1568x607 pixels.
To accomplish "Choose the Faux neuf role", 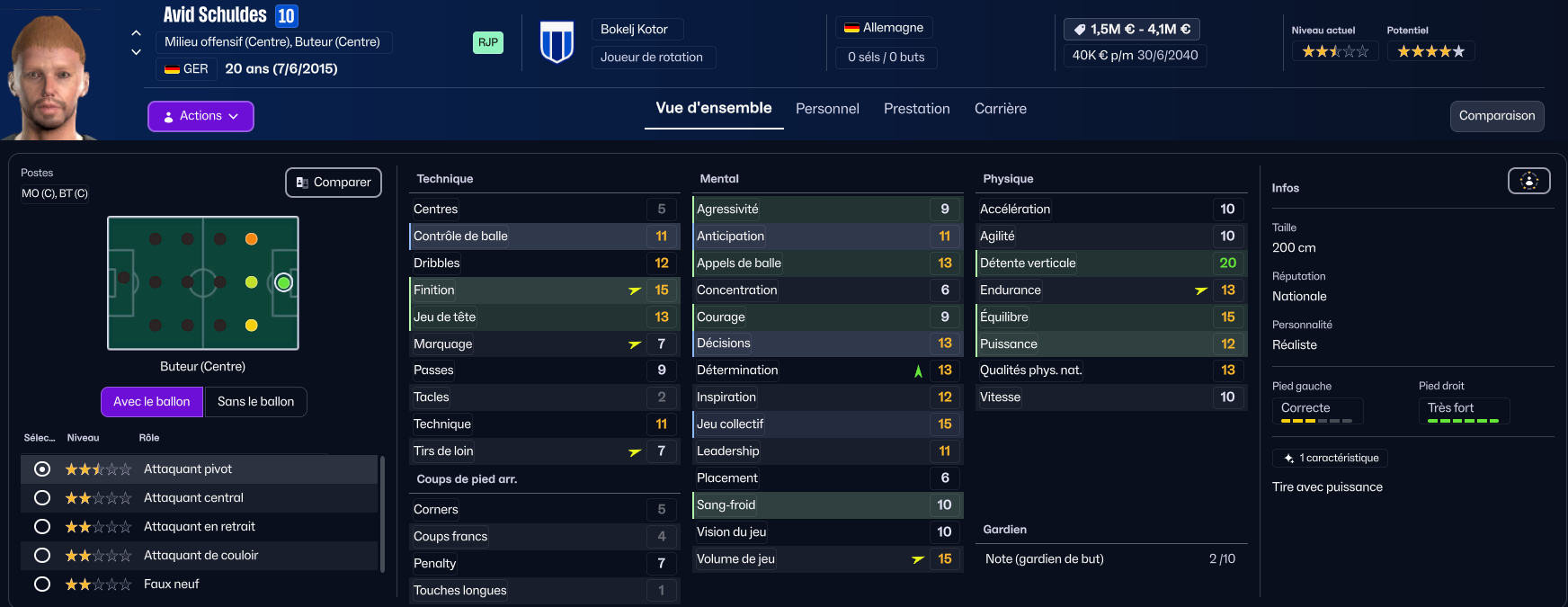I will (x=42, y=584).
